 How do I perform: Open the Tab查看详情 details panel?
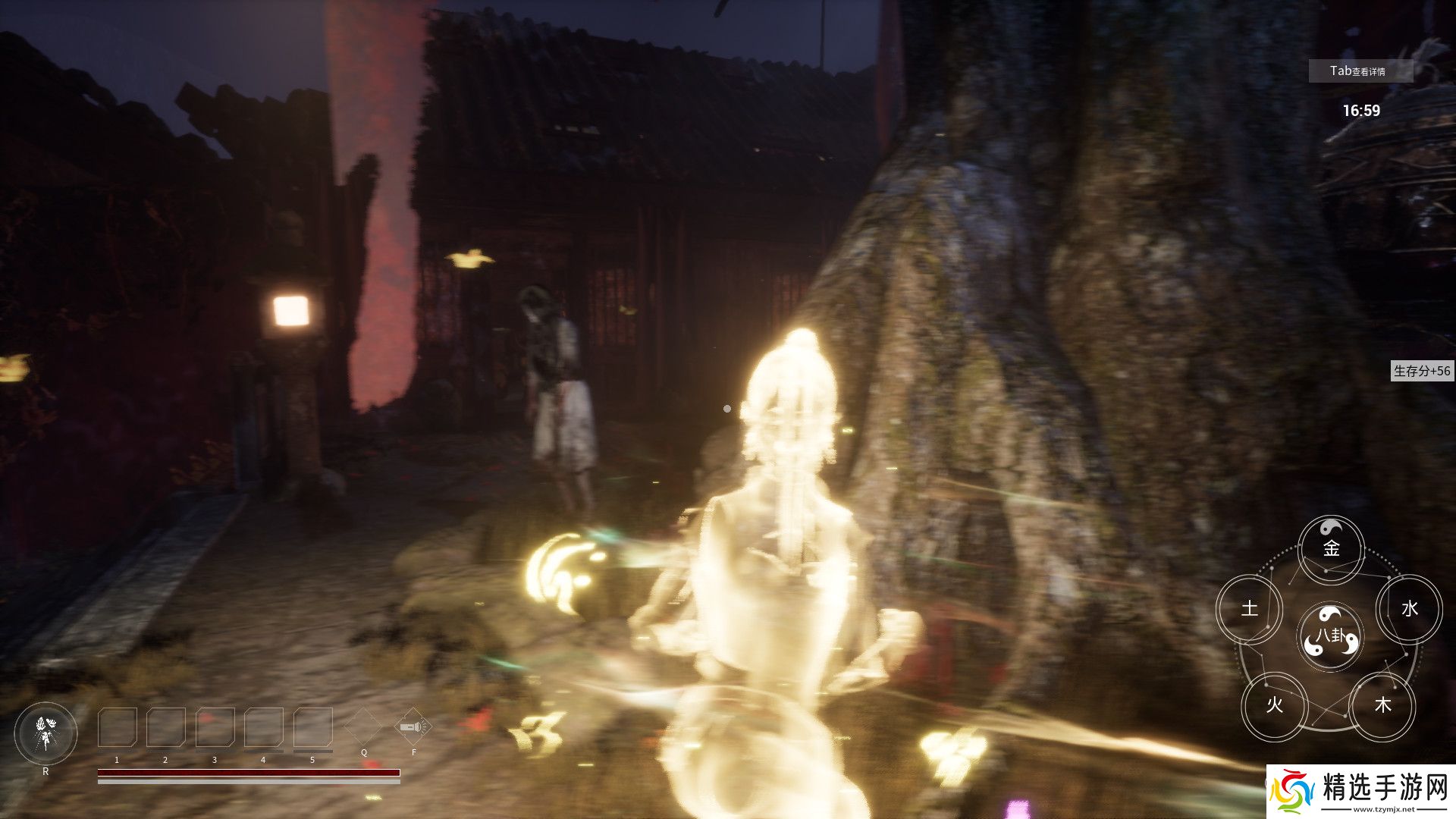click(x=1360, y=71)
